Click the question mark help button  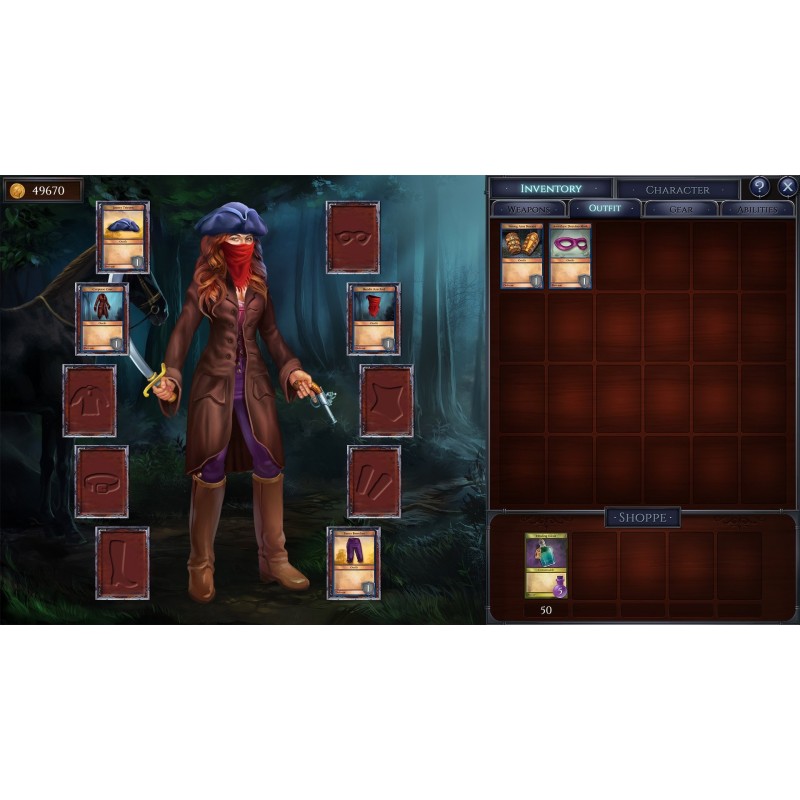coord(760,187)
